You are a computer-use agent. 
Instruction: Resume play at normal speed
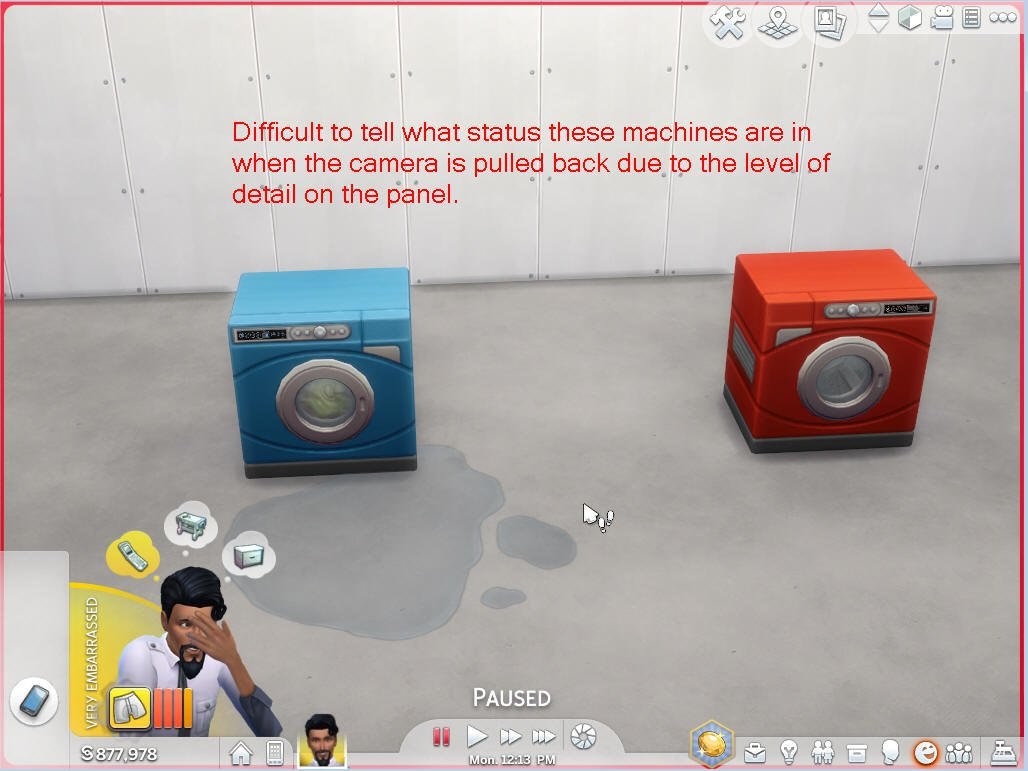[478, 737]
